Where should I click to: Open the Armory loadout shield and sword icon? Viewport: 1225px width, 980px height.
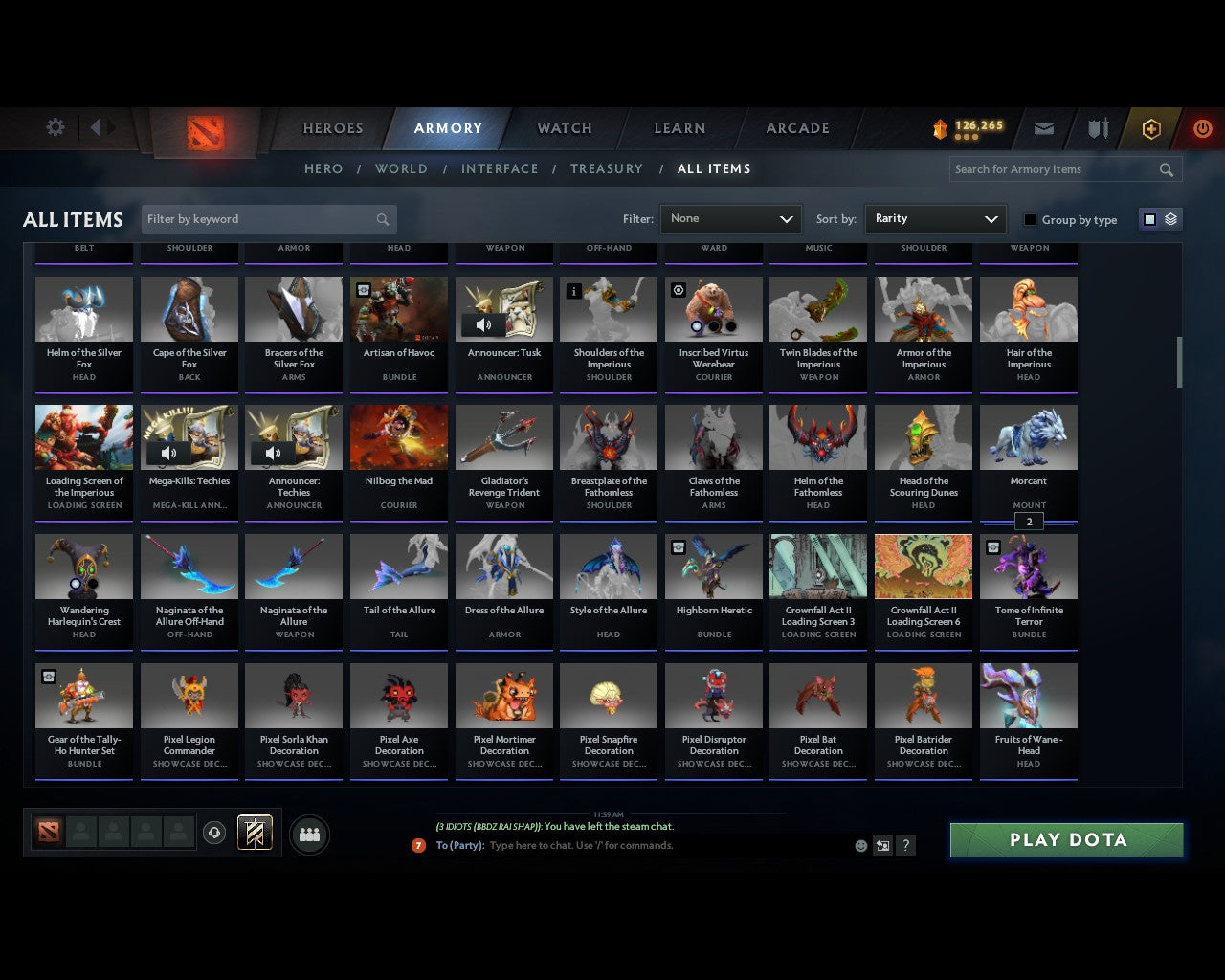tap(1097, 128)
